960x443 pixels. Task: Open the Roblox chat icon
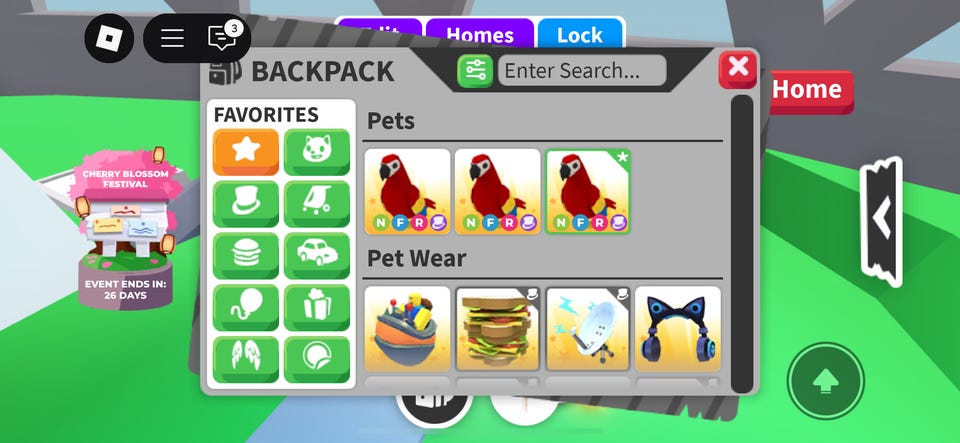tap(221, 38)
